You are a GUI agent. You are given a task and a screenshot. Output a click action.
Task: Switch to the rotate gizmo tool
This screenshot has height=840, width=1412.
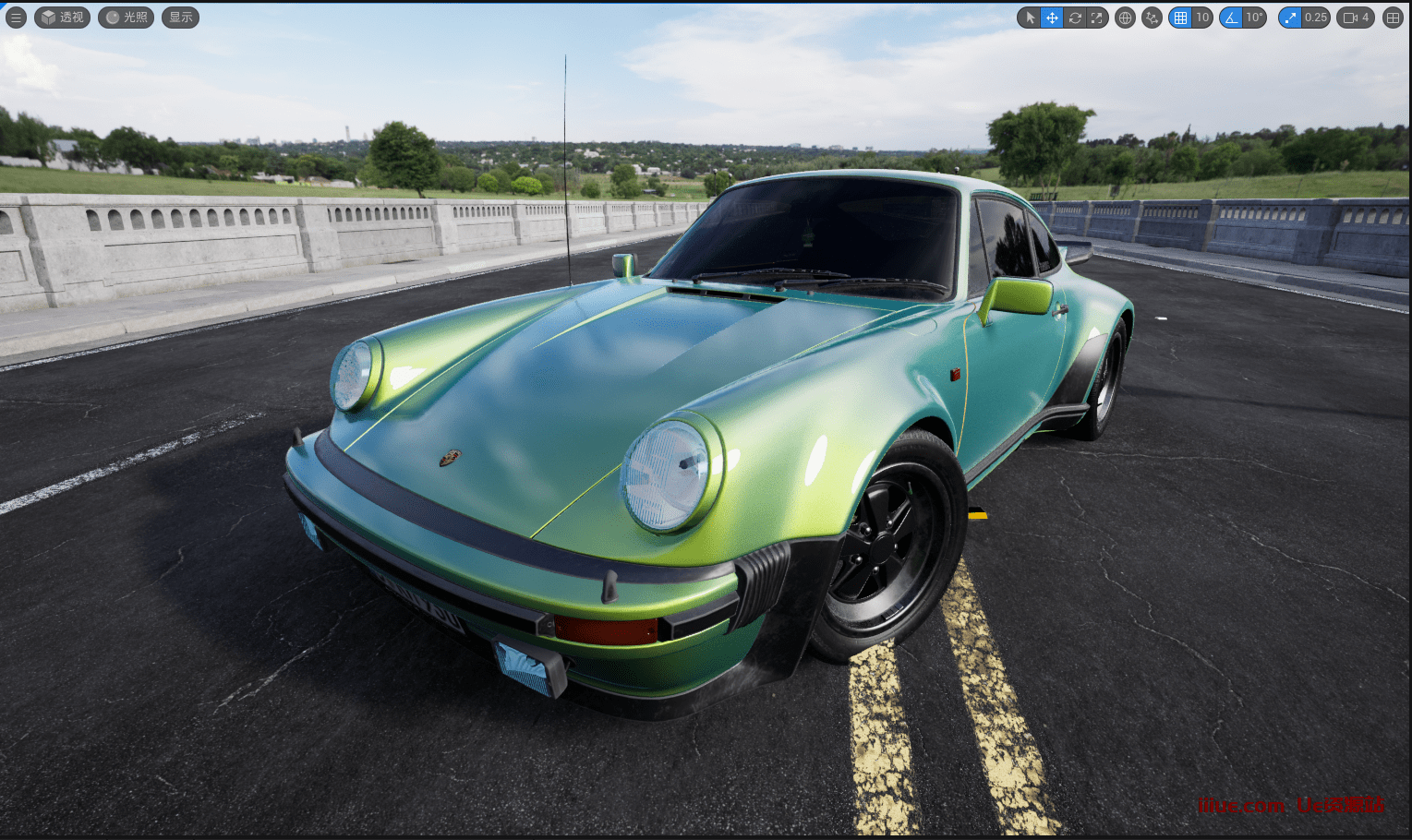(x=1074, y=18)
